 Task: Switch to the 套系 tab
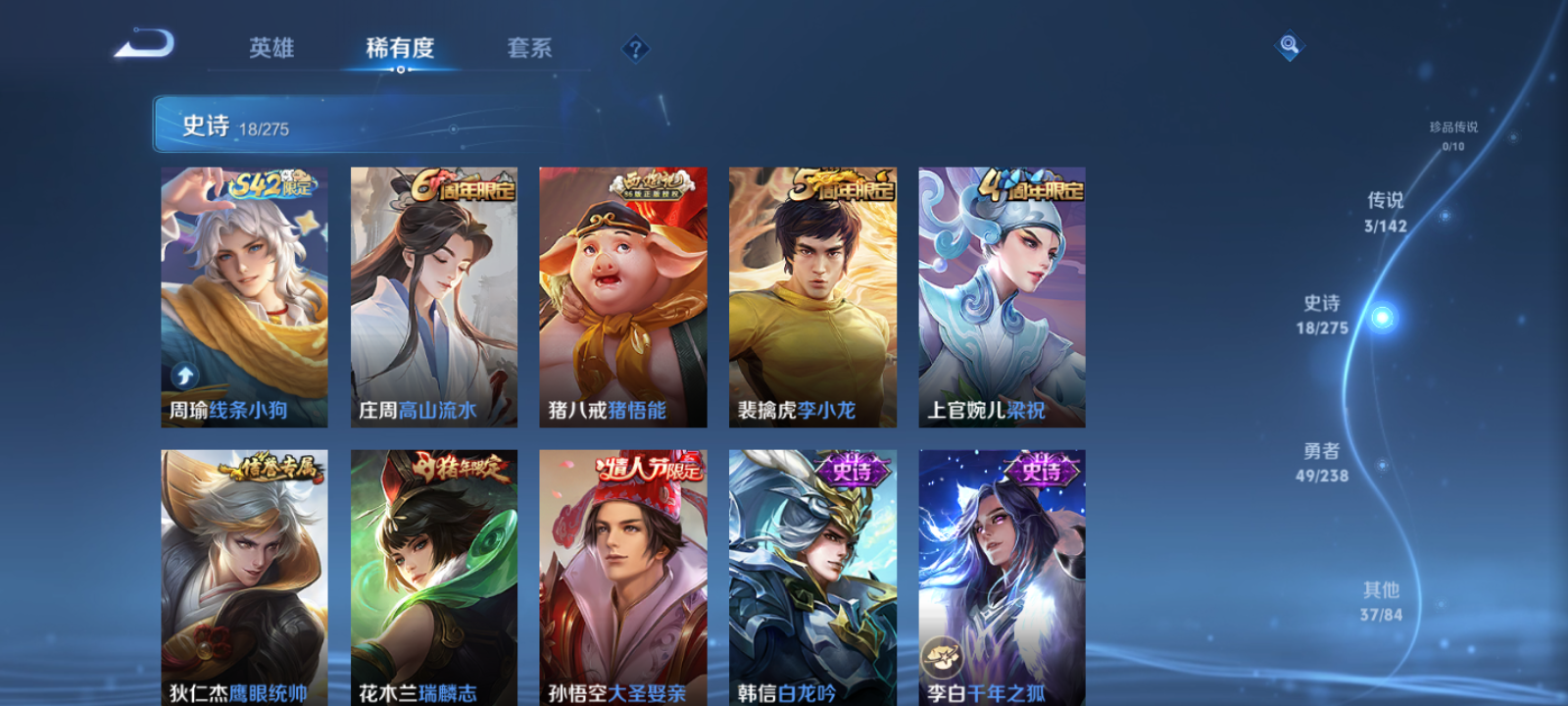pyautogui.click(x=527, y=46)
